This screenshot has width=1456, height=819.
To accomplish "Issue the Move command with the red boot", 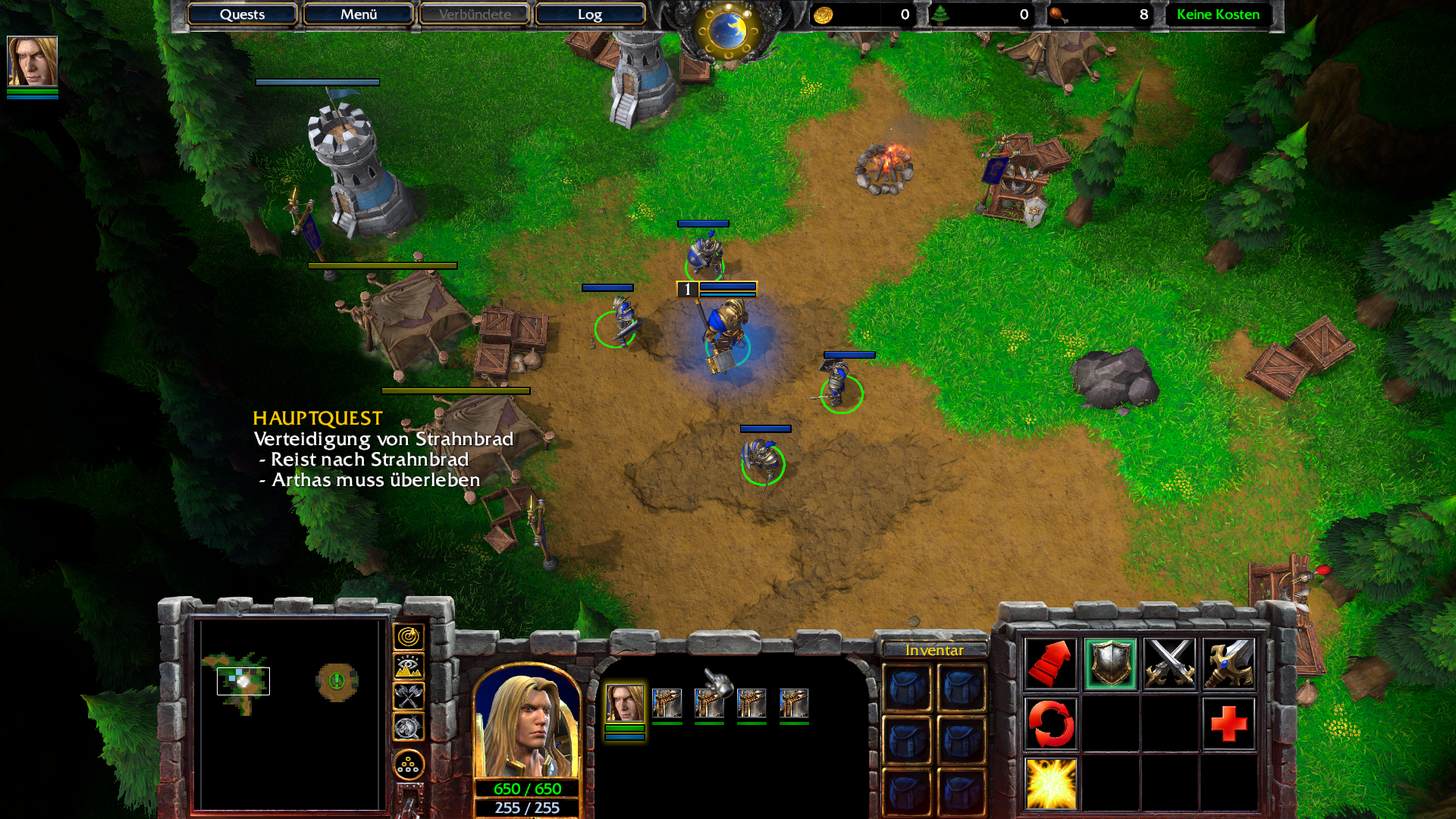I will 1050,664.
